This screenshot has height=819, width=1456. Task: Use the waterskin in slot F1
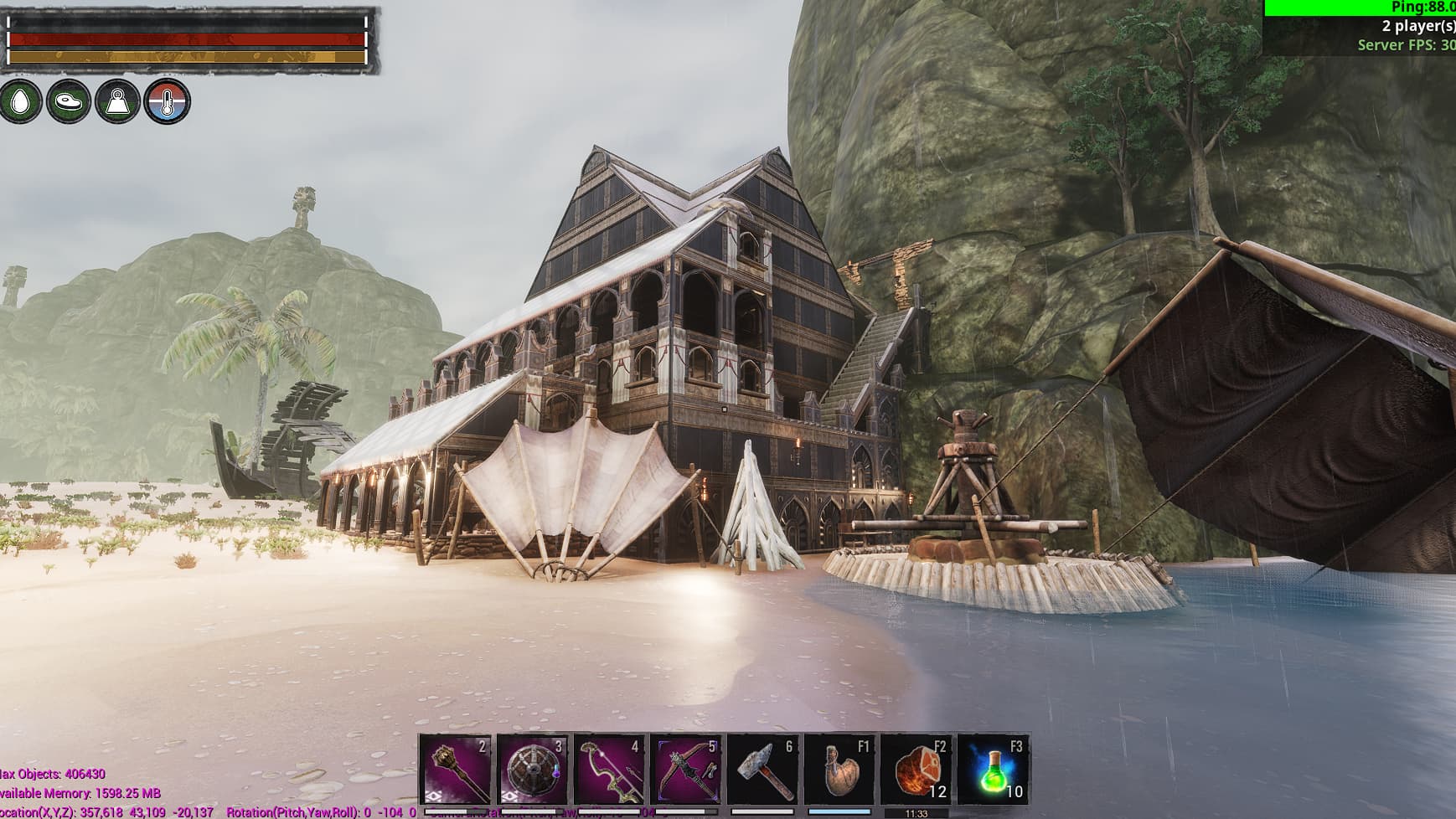tap(839, 770)
